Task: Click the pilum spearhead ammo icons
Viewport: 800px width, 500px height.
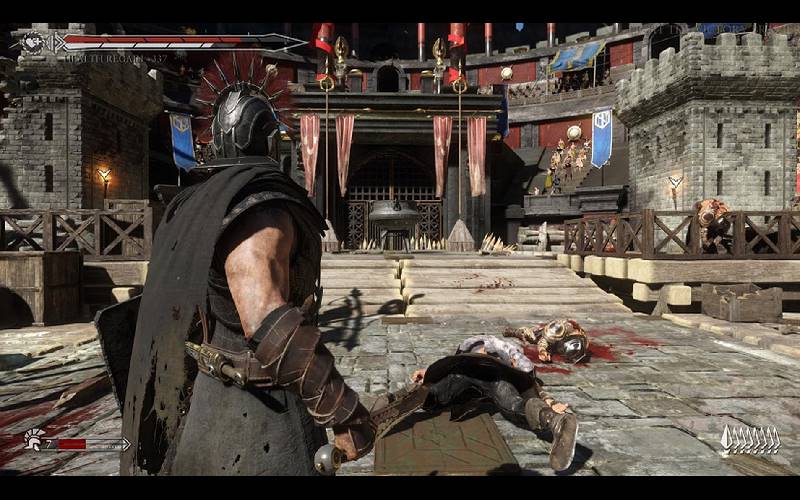Action: 750,439
